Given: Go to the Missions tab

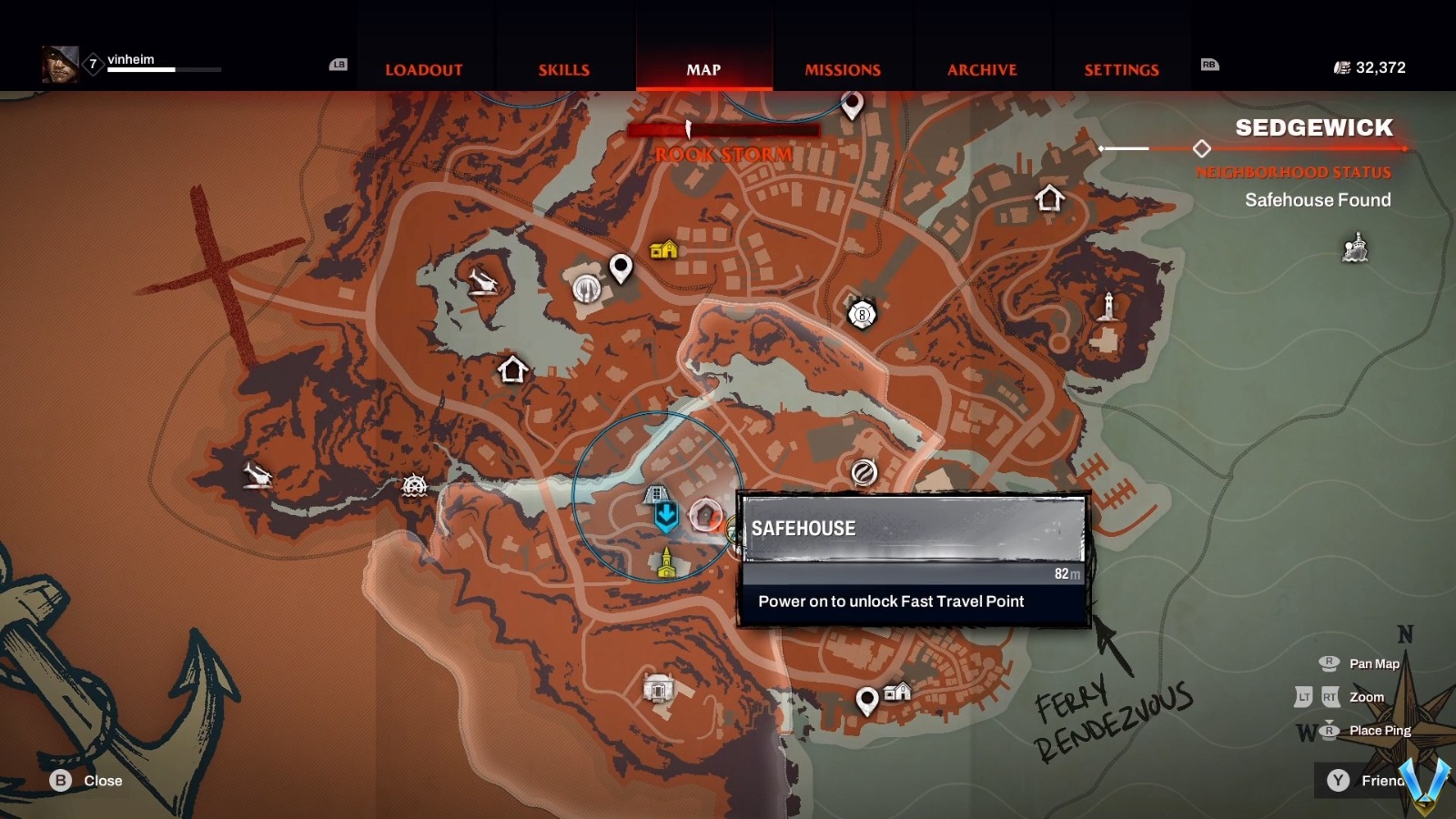Looking at the screenshot, I should click(x=843, y=69).
